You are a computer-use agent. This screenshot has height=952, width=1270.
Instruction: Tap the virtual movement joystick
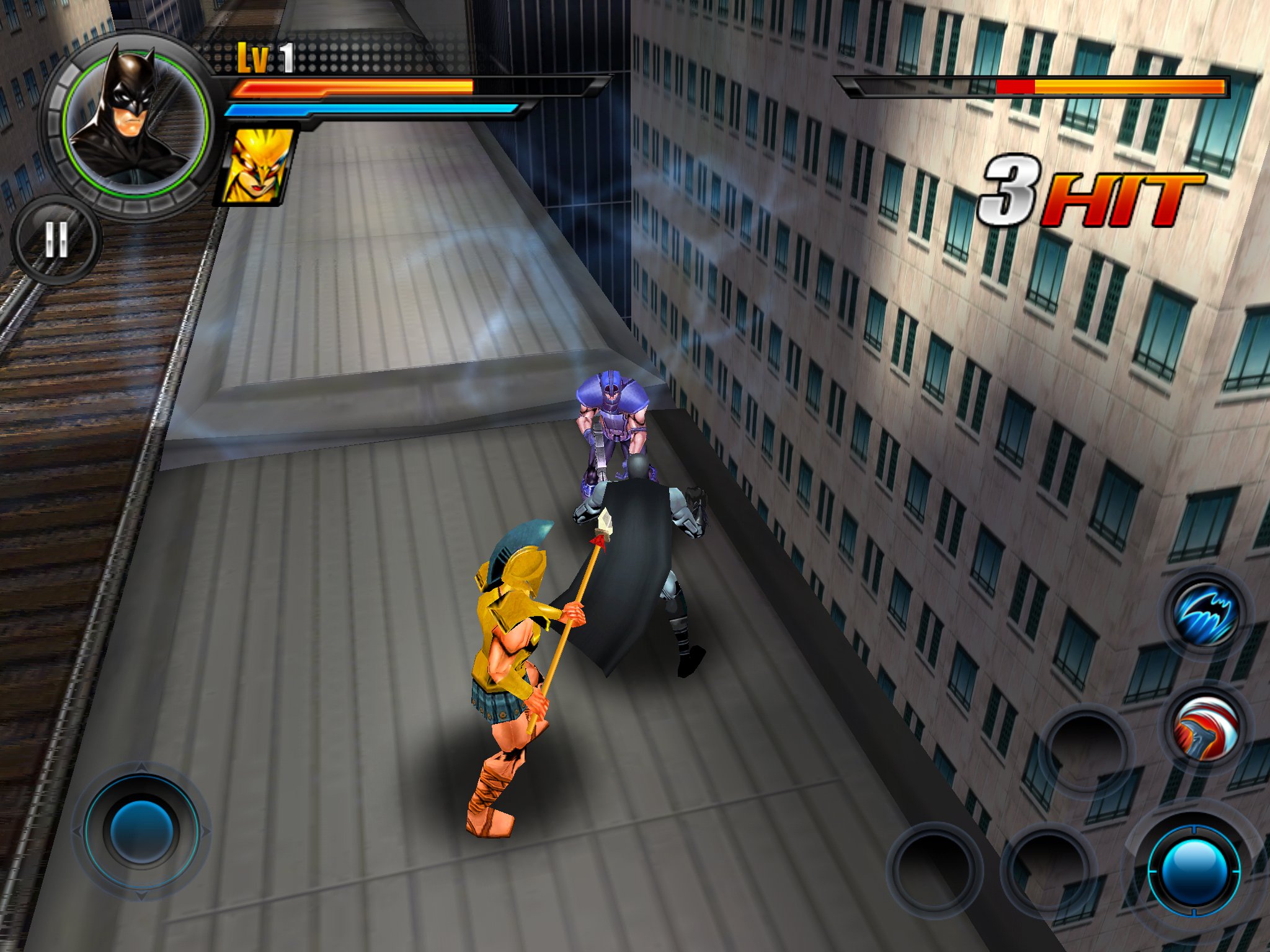[141, 831]
